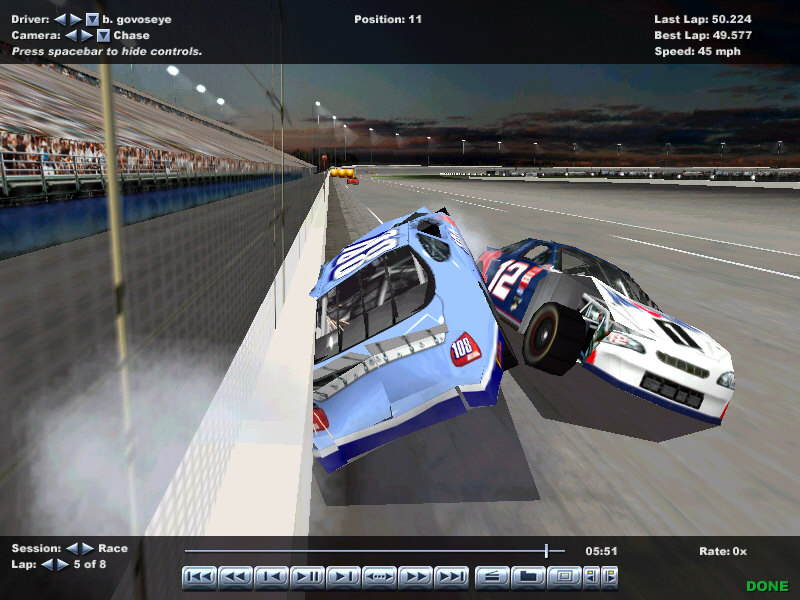The height and width of the screenshot is (600, 800).
Task: Go back to the previous lap
Action: click(x=47, y=565)
